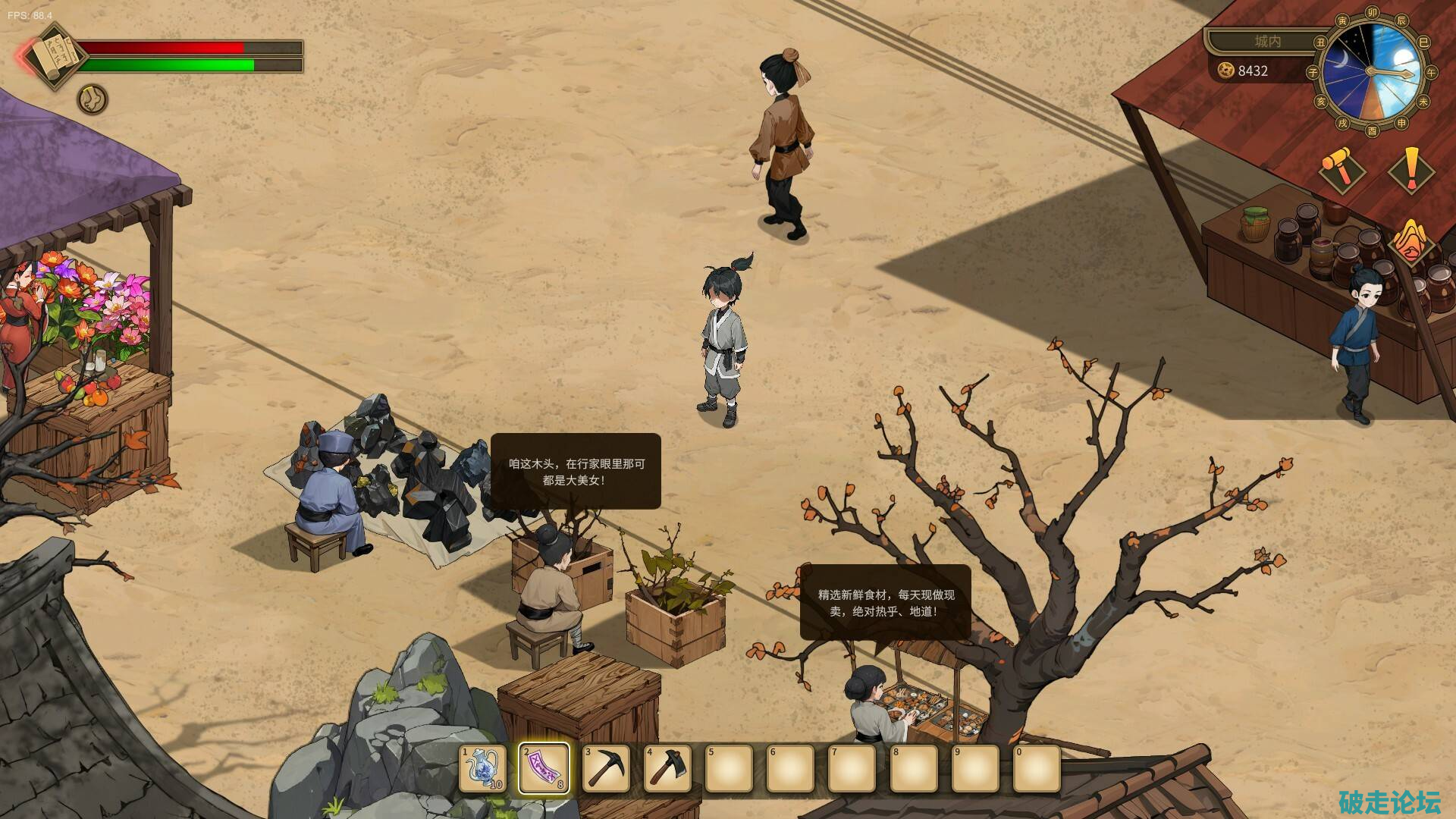
Task: Click the 城内 location label
Action: click(x=1267, y=41)
